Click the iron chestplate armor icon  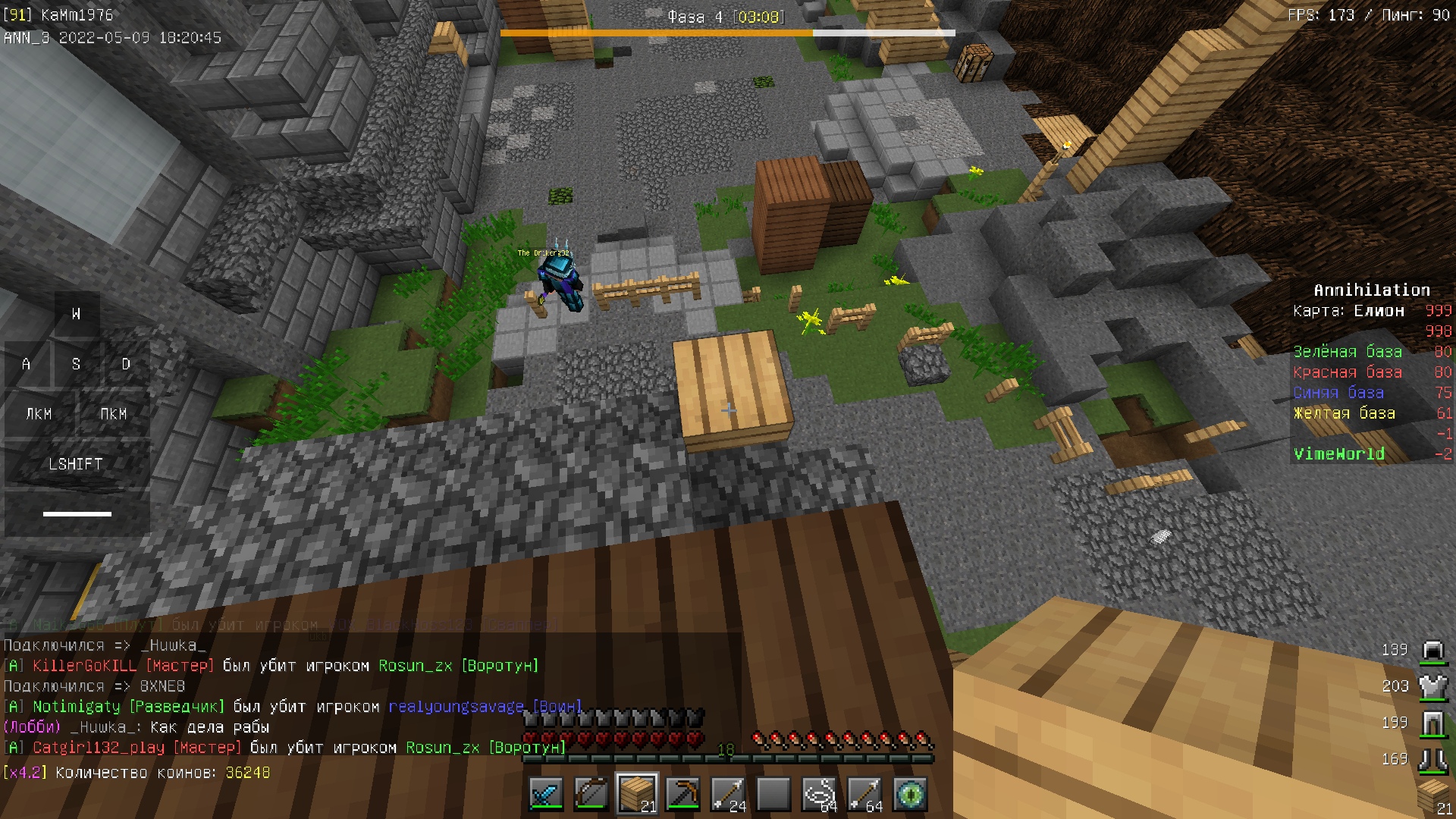[1432, 686]
